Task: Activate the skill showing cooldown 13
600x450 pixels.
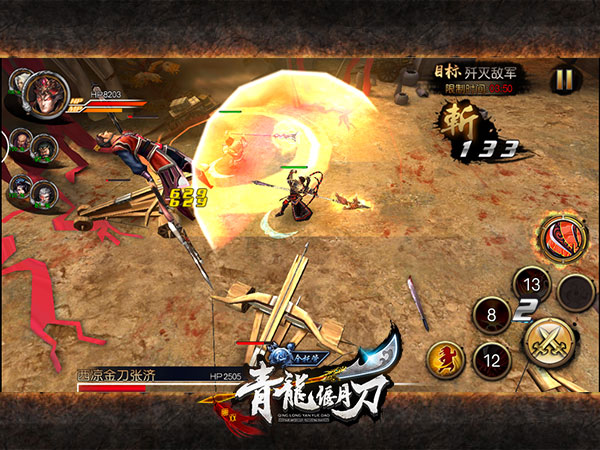Action: click(x=532, y=287)
